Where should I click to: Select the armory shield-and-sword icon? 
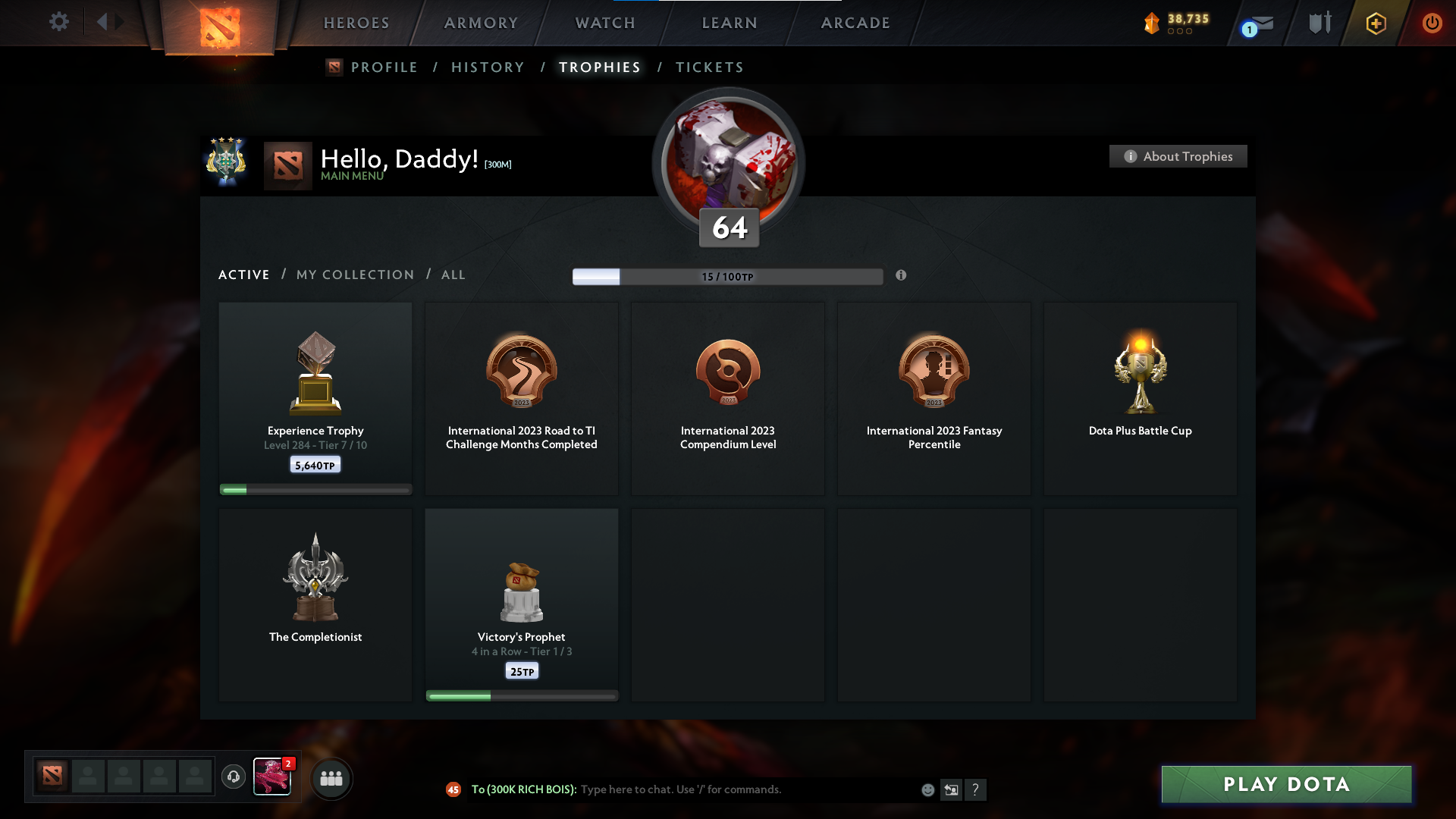tap(1320, 23)
